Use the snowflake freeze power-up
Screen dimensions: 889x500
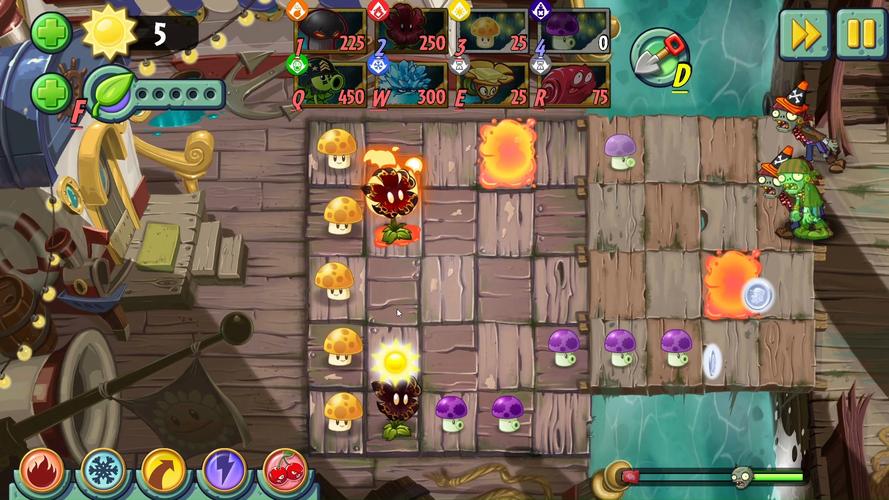pos(103,471)
